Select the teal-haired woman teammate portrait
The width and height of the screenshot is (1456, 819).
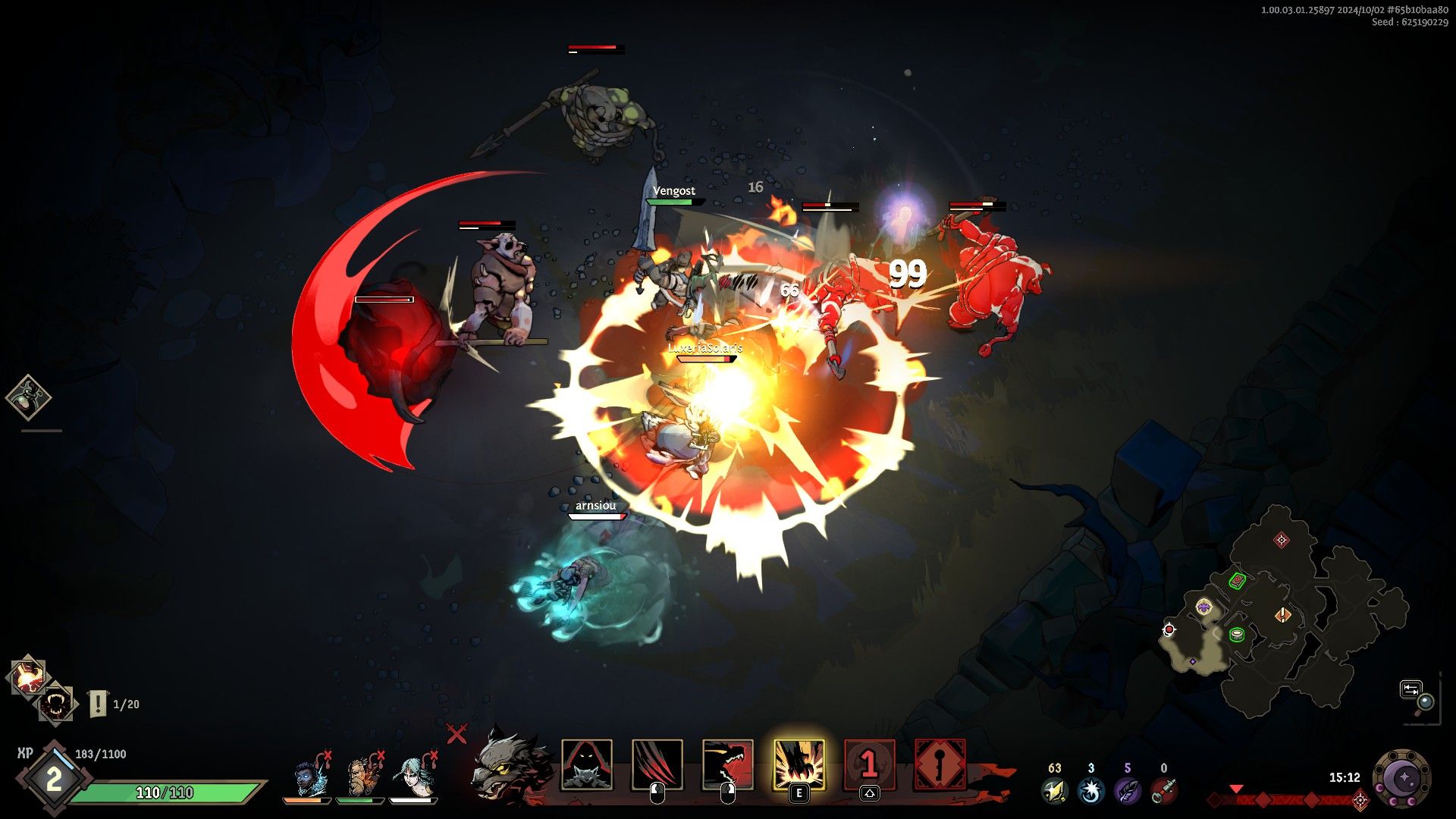(413, 777)
